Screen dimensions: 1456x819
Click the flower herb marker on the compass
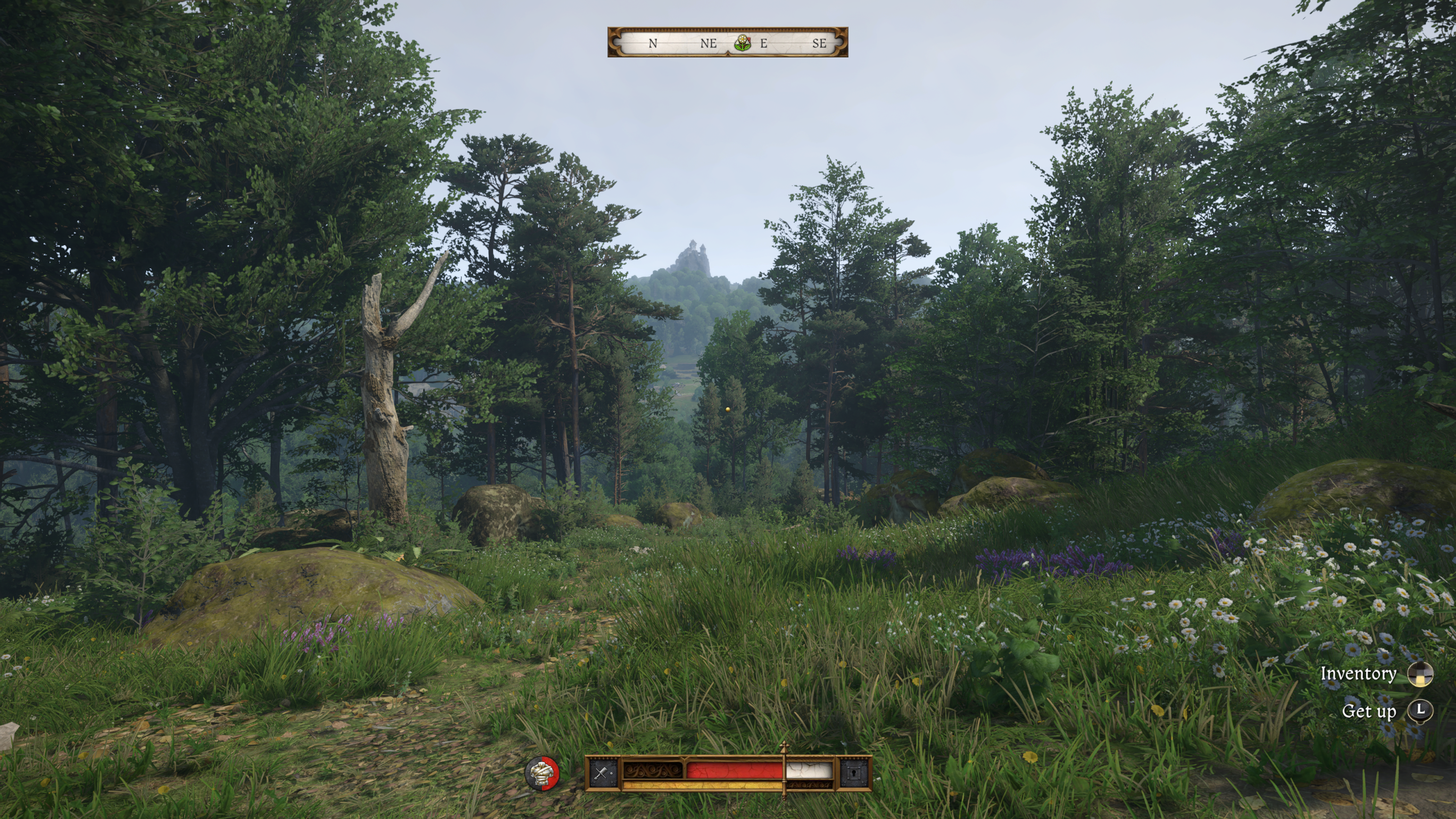(x=742, y=43)
